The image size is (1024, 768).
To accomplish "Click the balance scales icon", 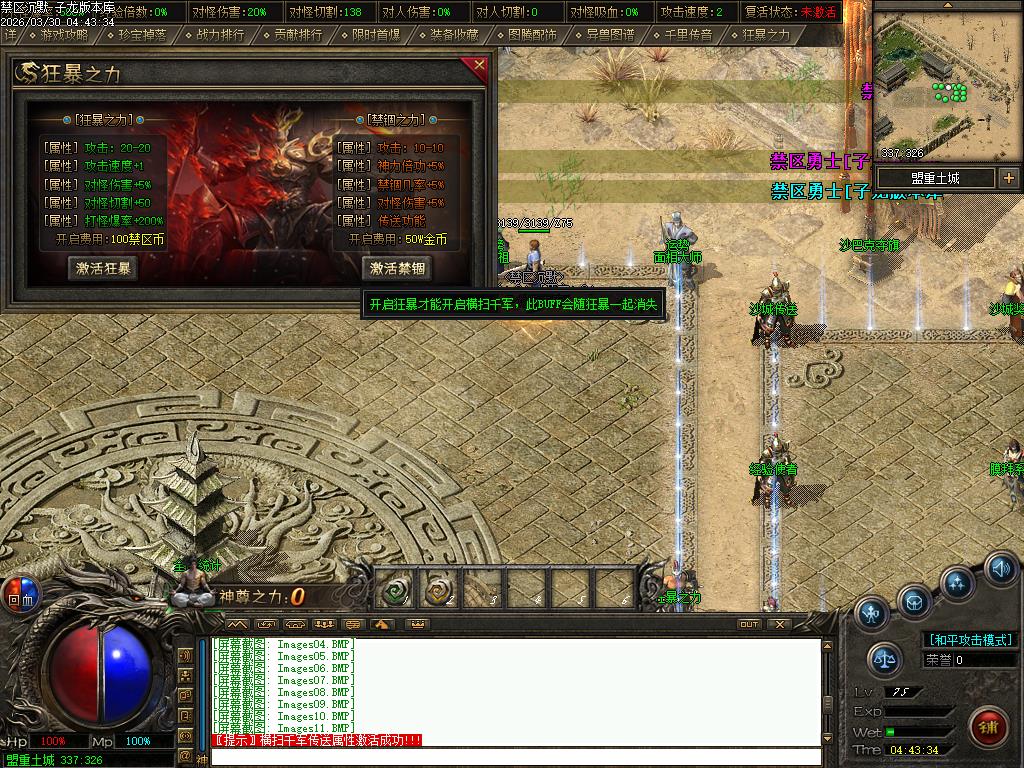I will pos(884,658).
